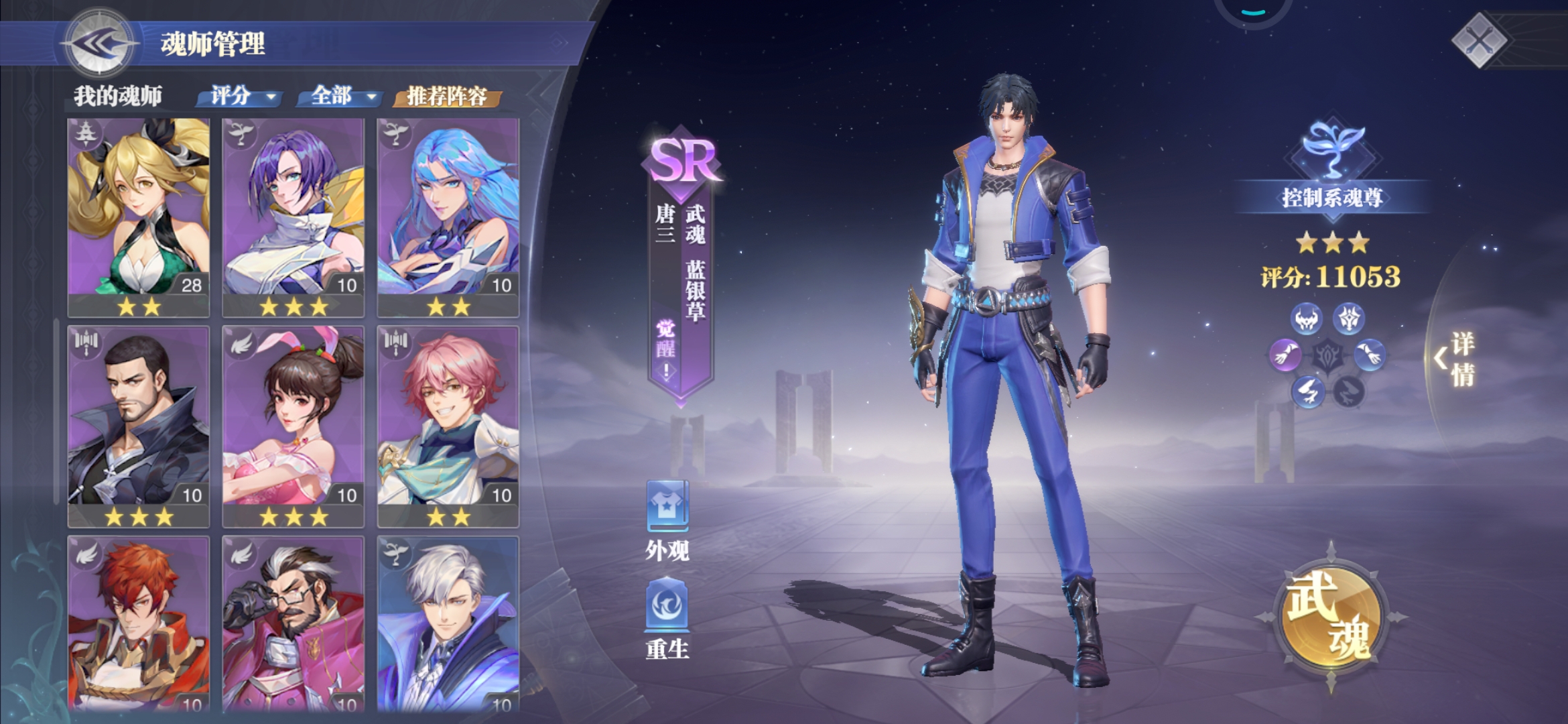Select the silver-haired hero card
Screen dimensions: 1568x724
point(448,623)
